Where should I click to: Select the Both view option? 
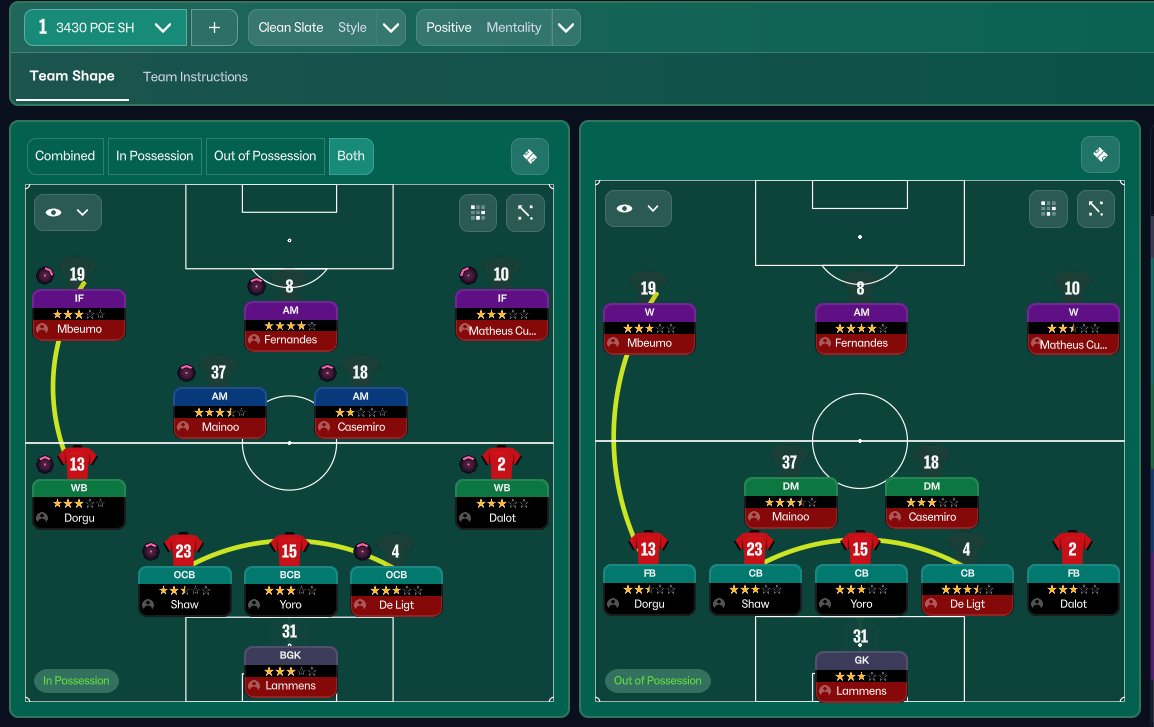coord(351,156)
